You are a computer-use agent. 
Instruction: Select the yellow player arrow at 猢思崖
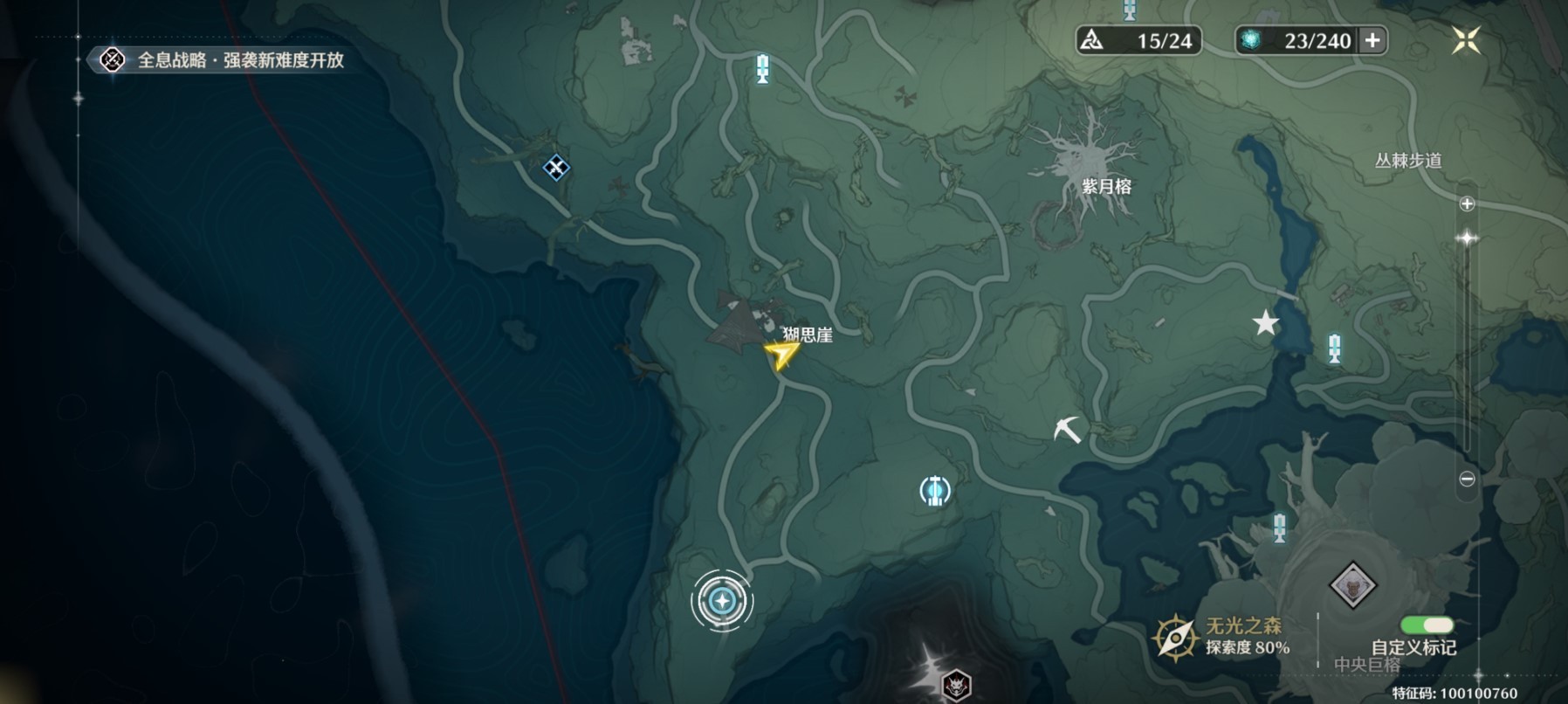[781, 355]
